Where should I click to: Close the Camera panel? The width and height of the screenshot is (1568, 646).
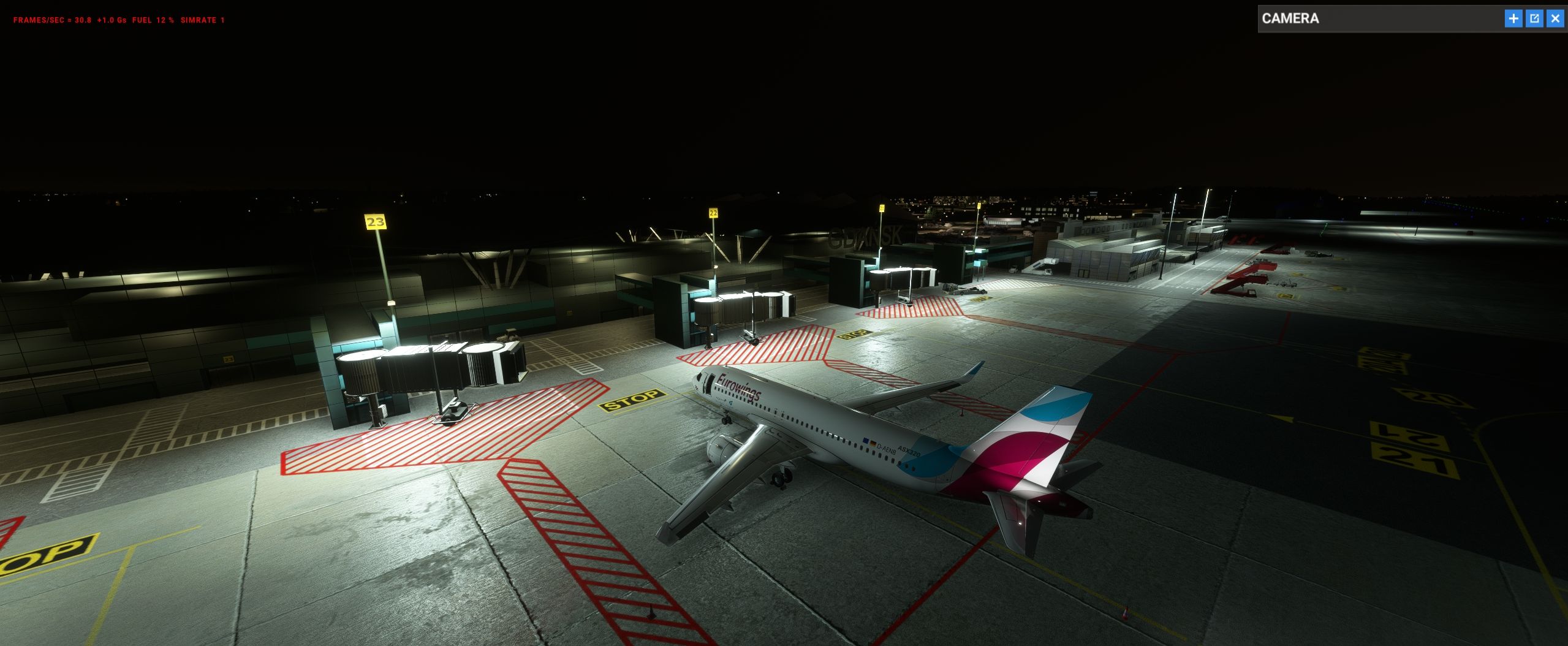tap(1555, 18)
